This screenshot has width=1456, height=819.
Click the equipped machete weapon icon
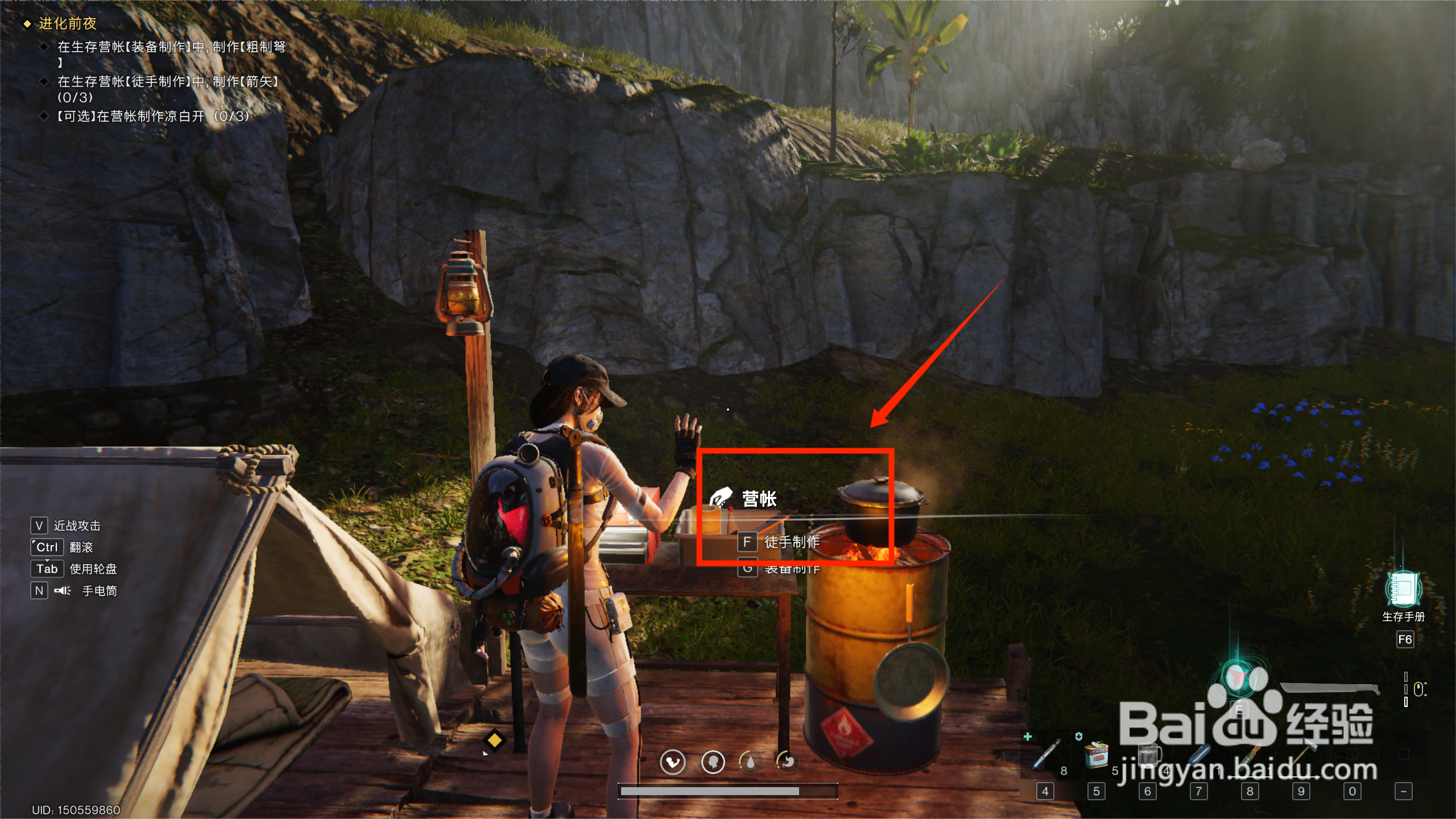coord(1330,689)
